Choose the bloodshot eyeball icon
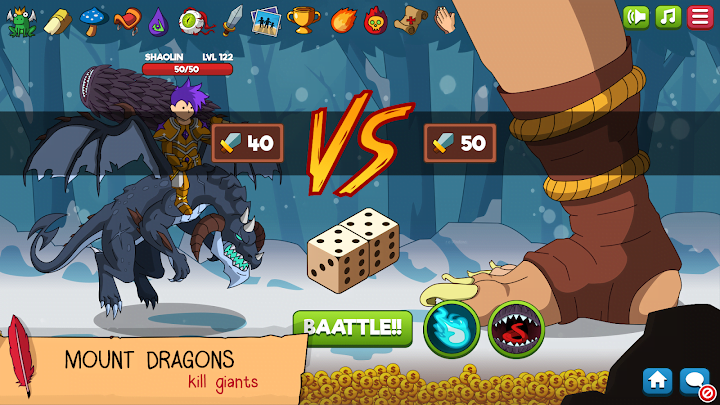 click(193, 19)
